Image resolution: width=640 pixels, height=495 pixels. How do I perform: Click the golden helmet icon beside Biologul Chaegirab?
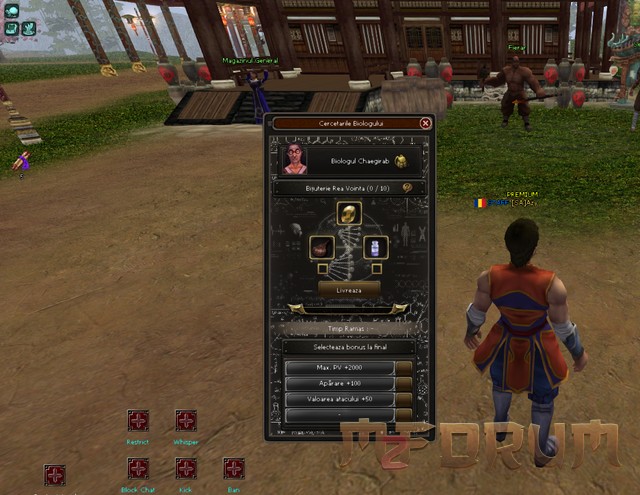(400, 160)
